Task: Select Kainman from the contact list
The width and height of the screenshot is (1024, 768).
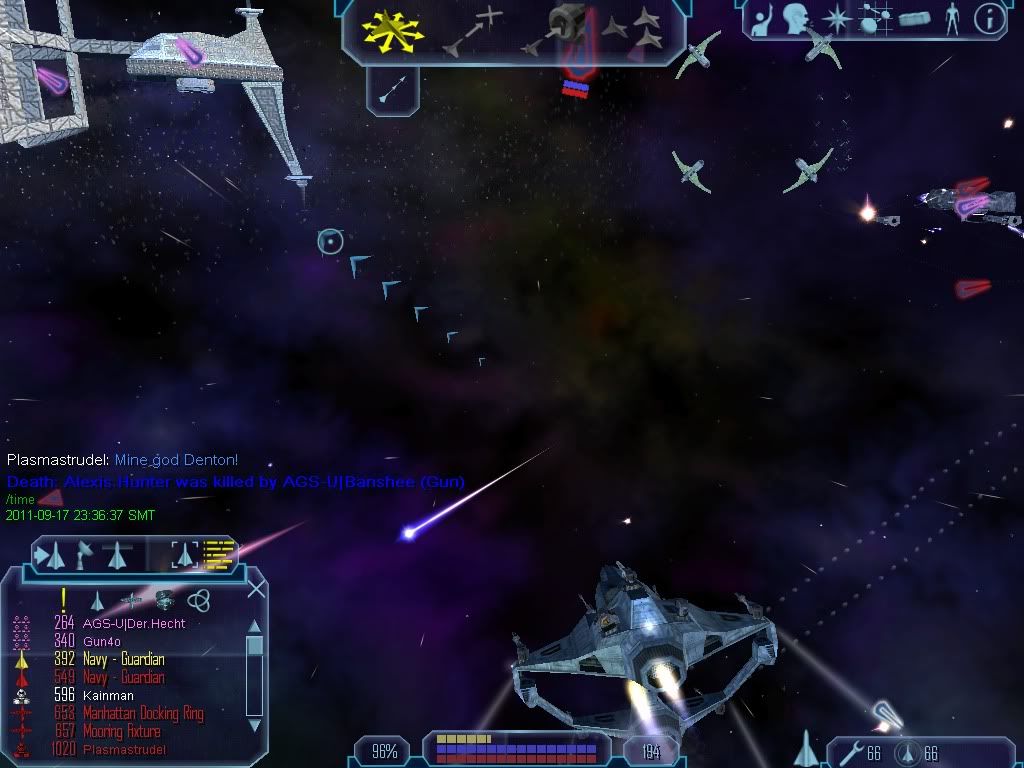Action: point(108,695)
